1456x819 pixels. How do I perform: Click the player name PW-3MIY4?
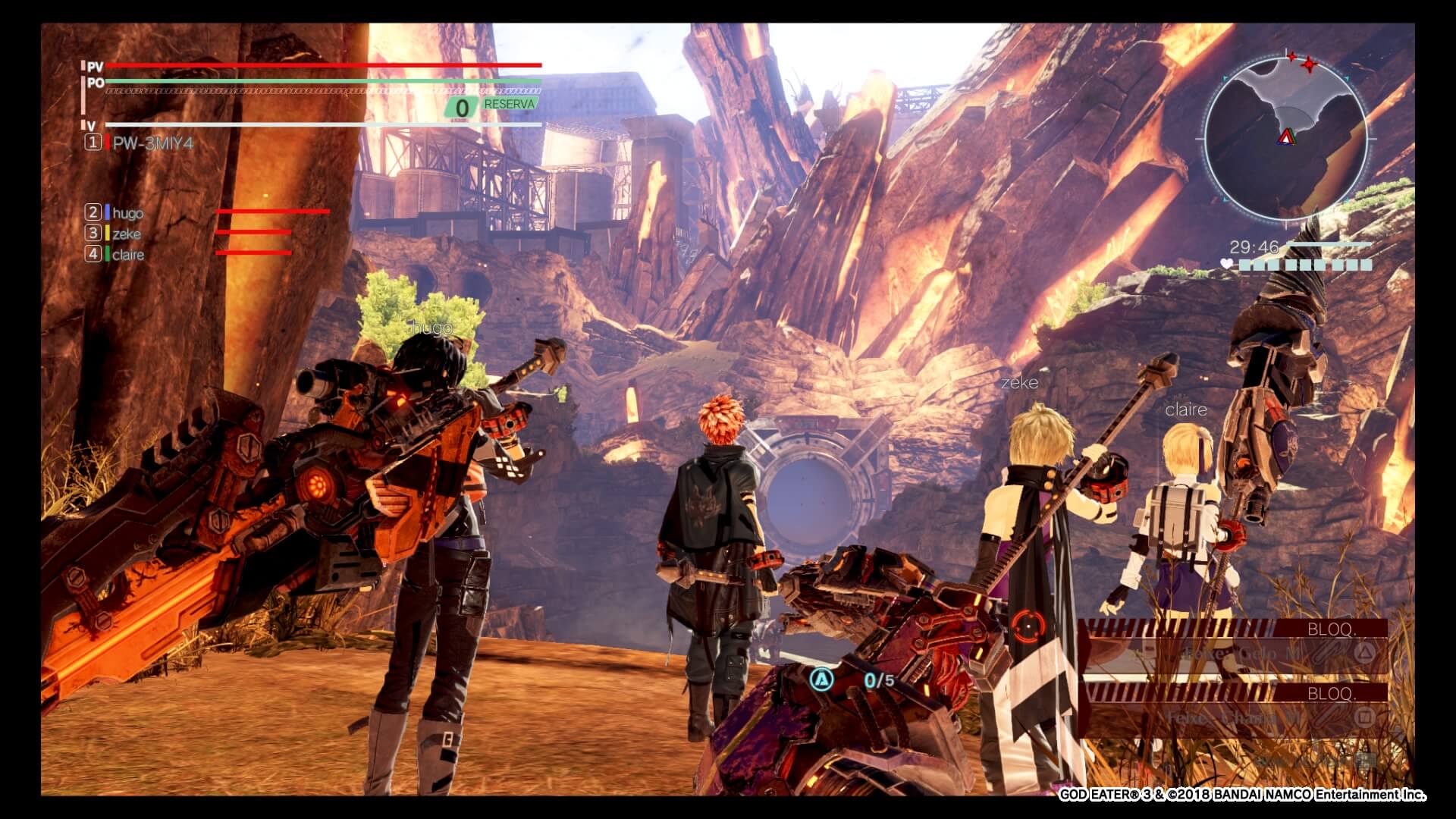coord(152,143)
